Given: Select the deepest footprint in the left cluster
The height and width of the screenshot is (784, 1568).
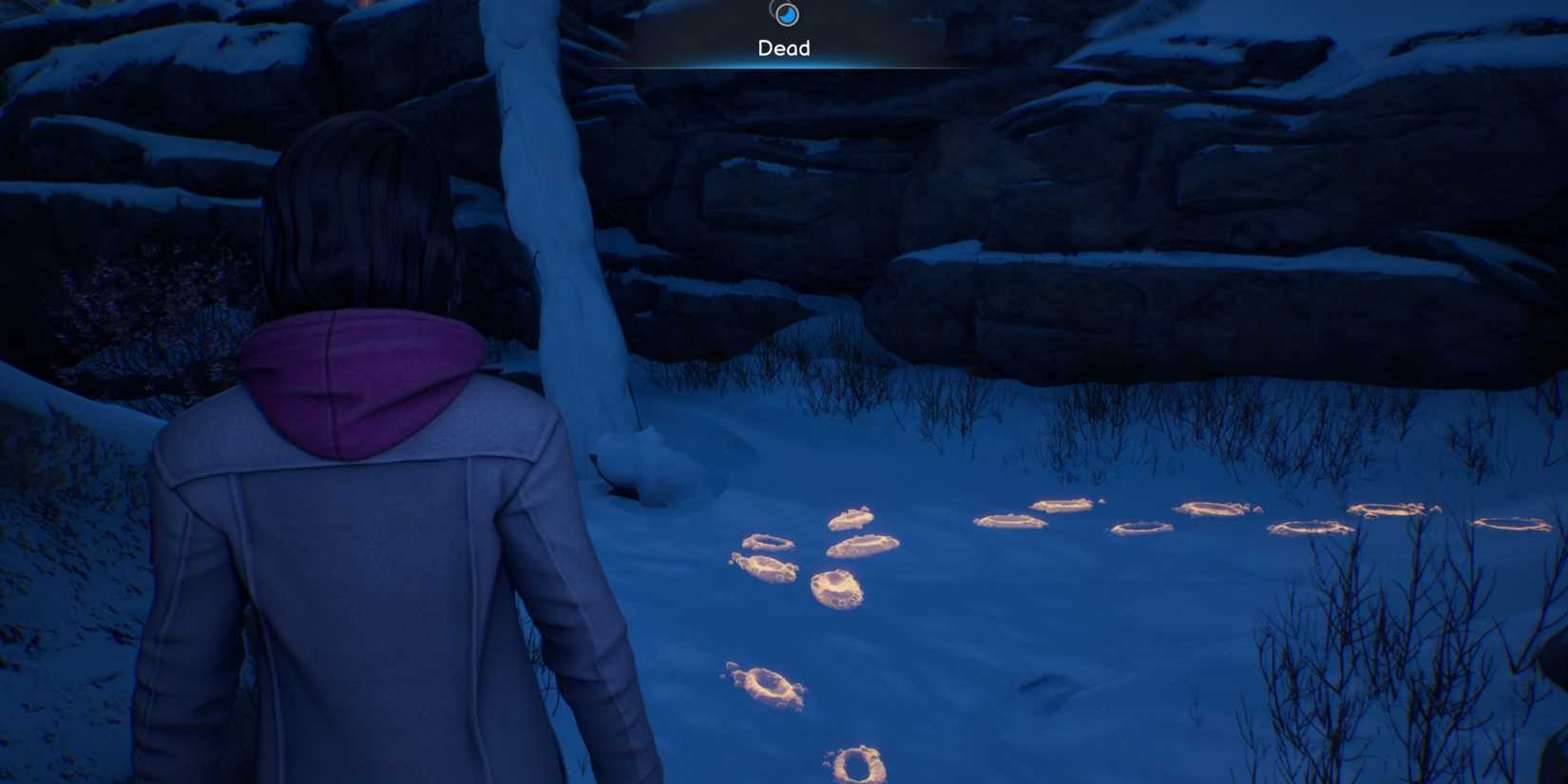Looking at the screenshot, I should coord(836,589).
